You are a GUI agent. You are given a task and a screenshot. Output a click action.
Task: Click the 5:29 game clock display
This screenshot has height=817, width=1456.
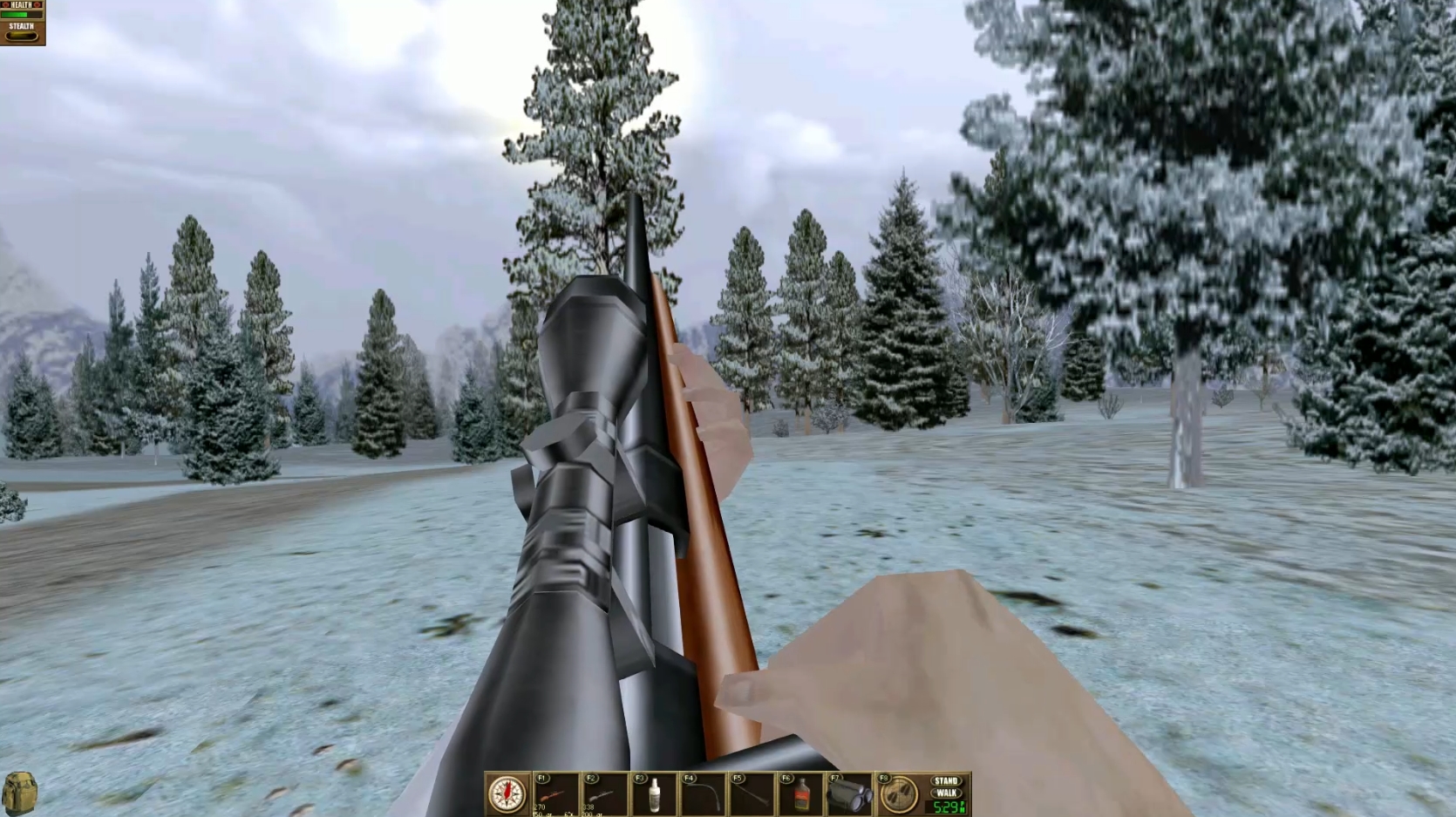(x=949, y=806)
